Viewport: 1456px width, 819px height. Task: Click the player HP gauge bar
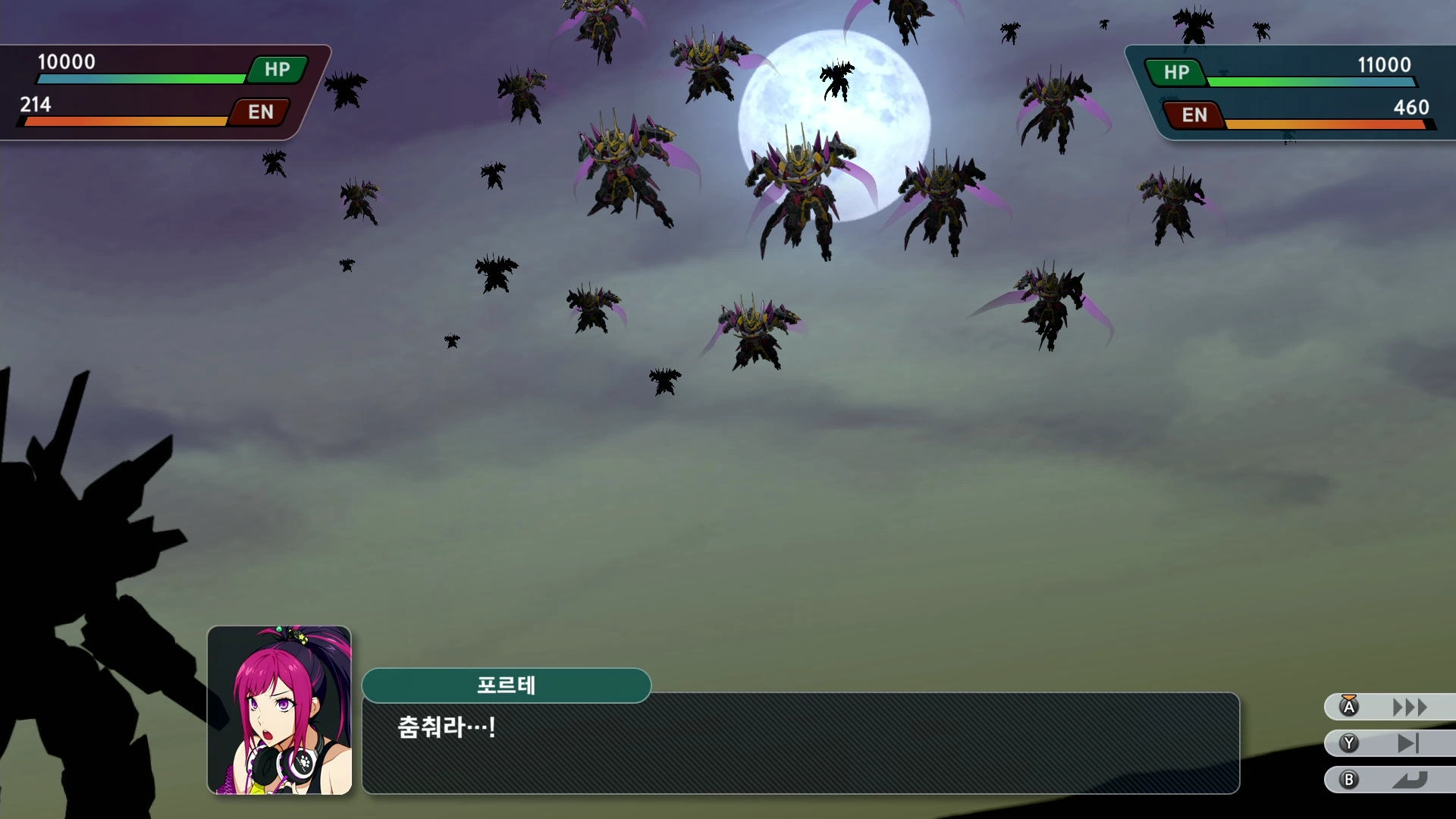click(140, 78)
